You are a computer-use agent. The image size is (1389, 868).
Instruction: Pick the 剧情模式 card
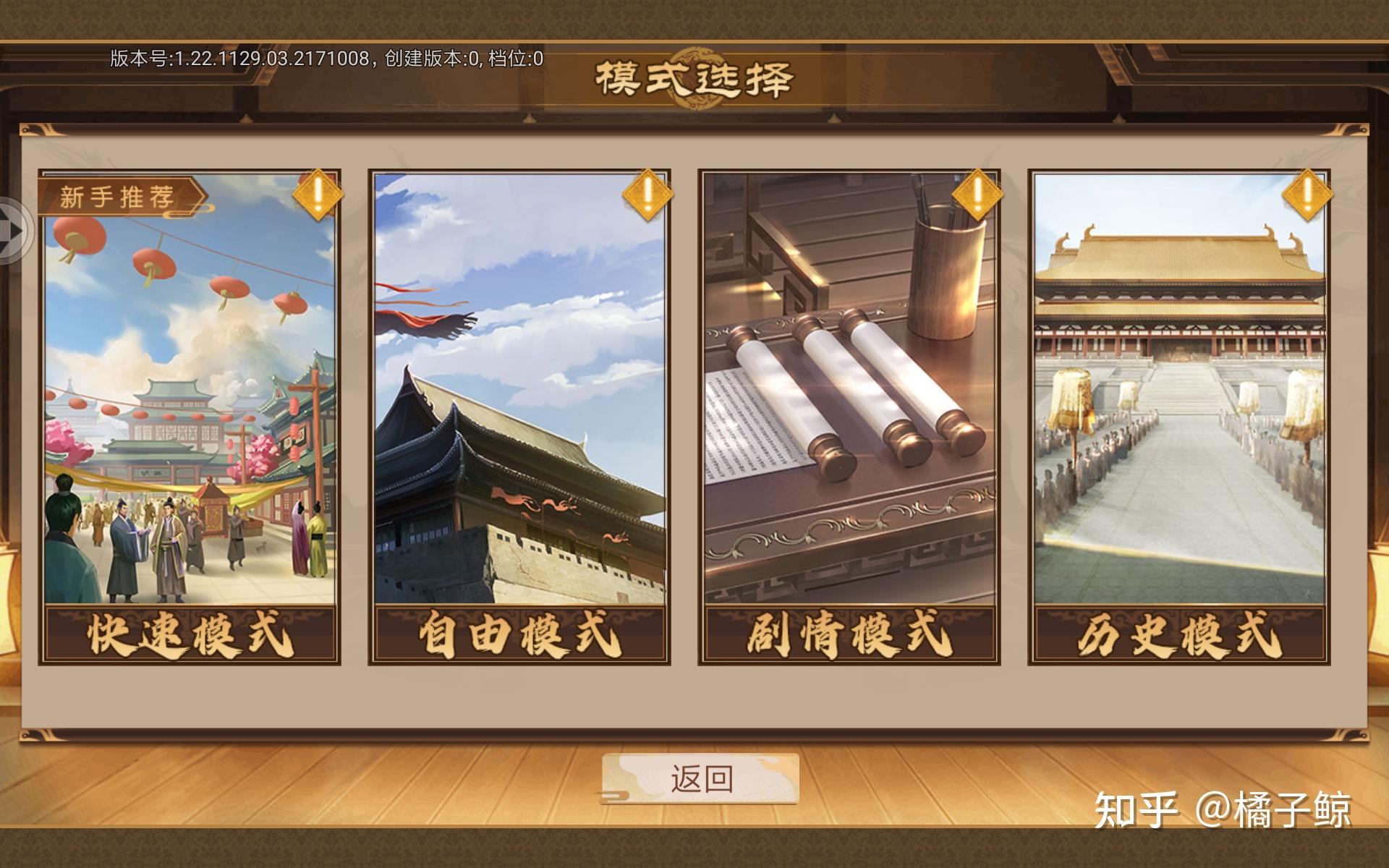(x=849, y=417)
